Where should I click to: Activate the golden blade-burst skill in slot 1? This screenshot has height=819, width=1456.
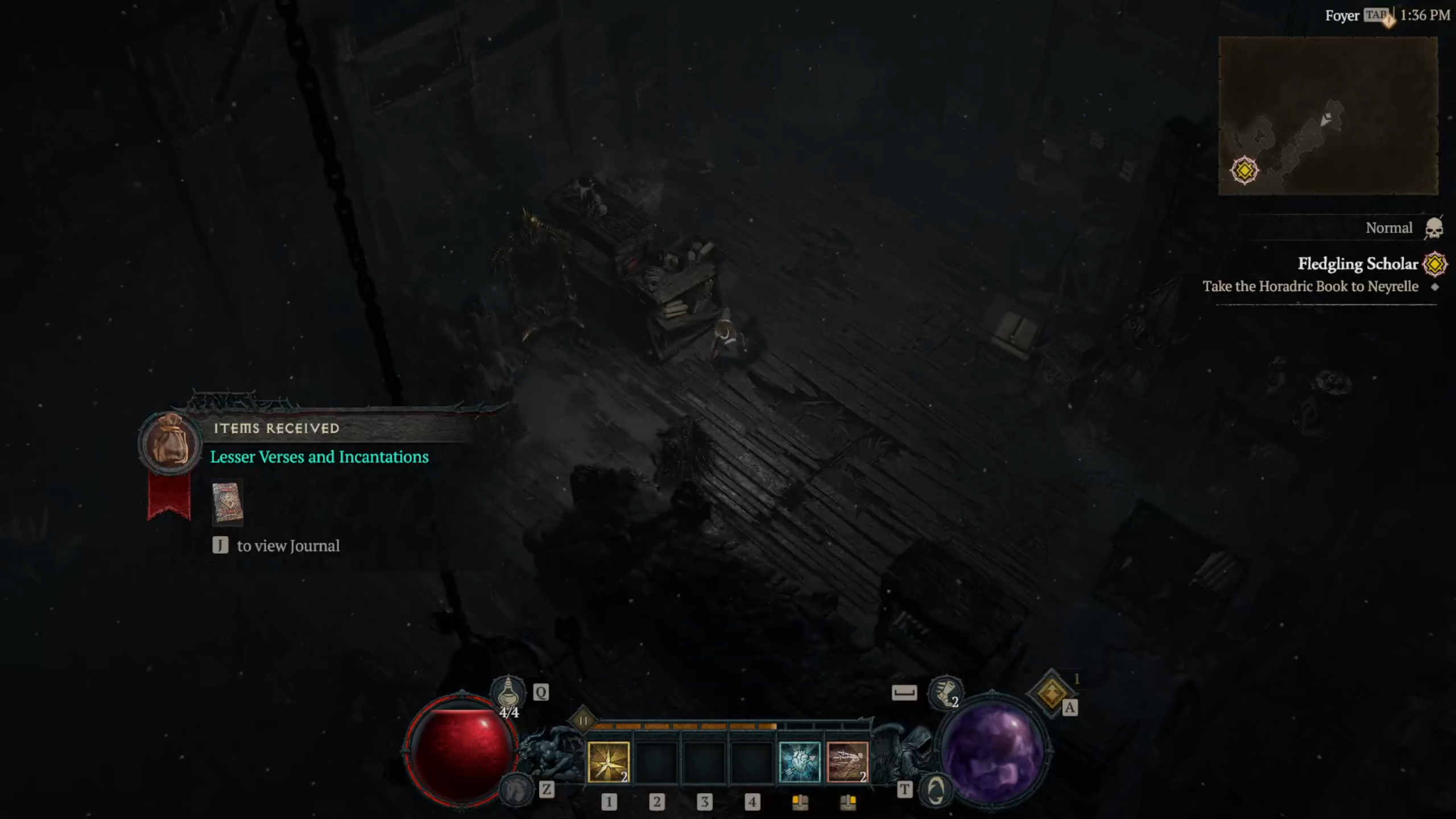click(608, 762)
